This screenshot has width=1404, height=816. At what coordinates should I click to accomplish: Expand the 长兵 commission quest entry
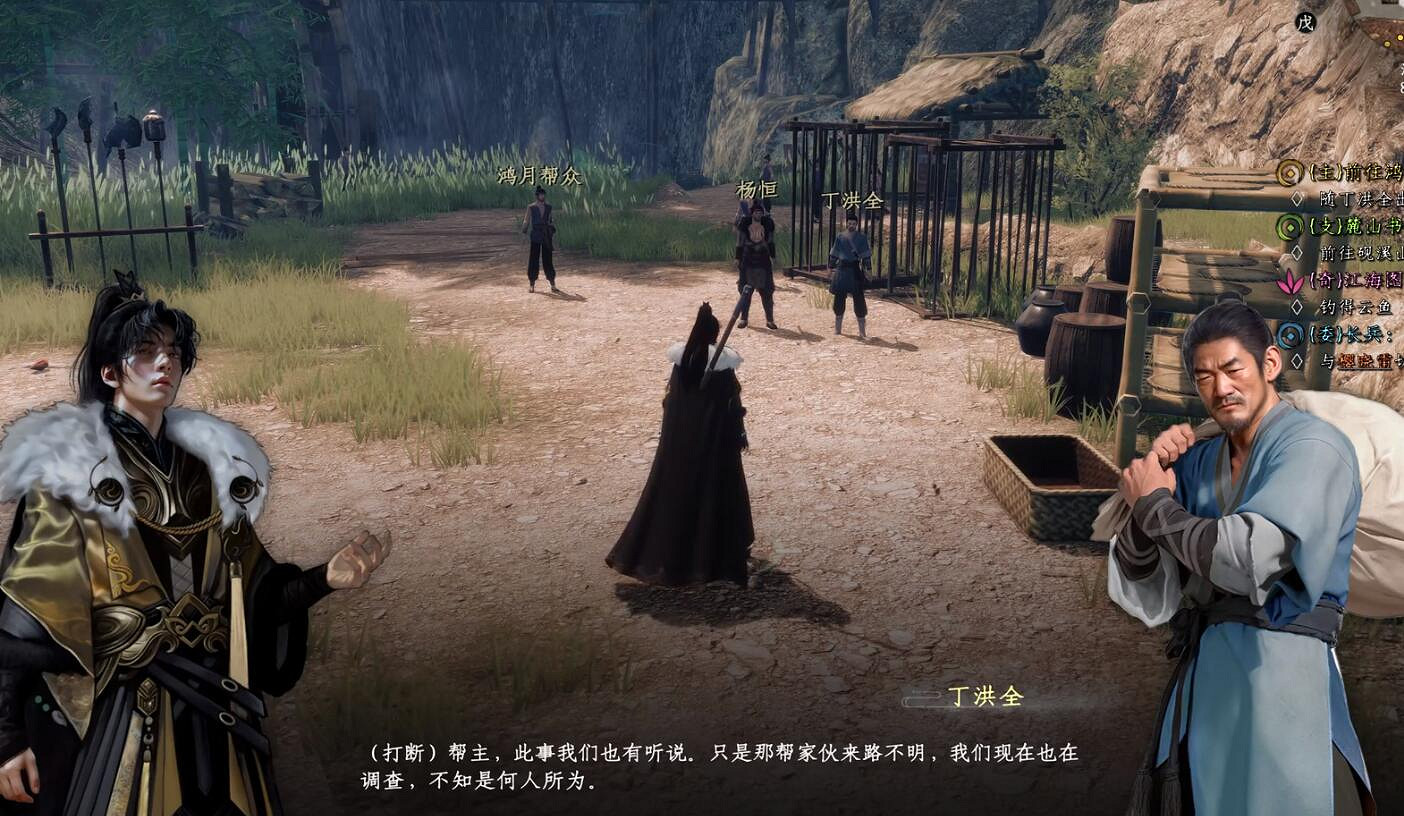(x=1357, y=335)
